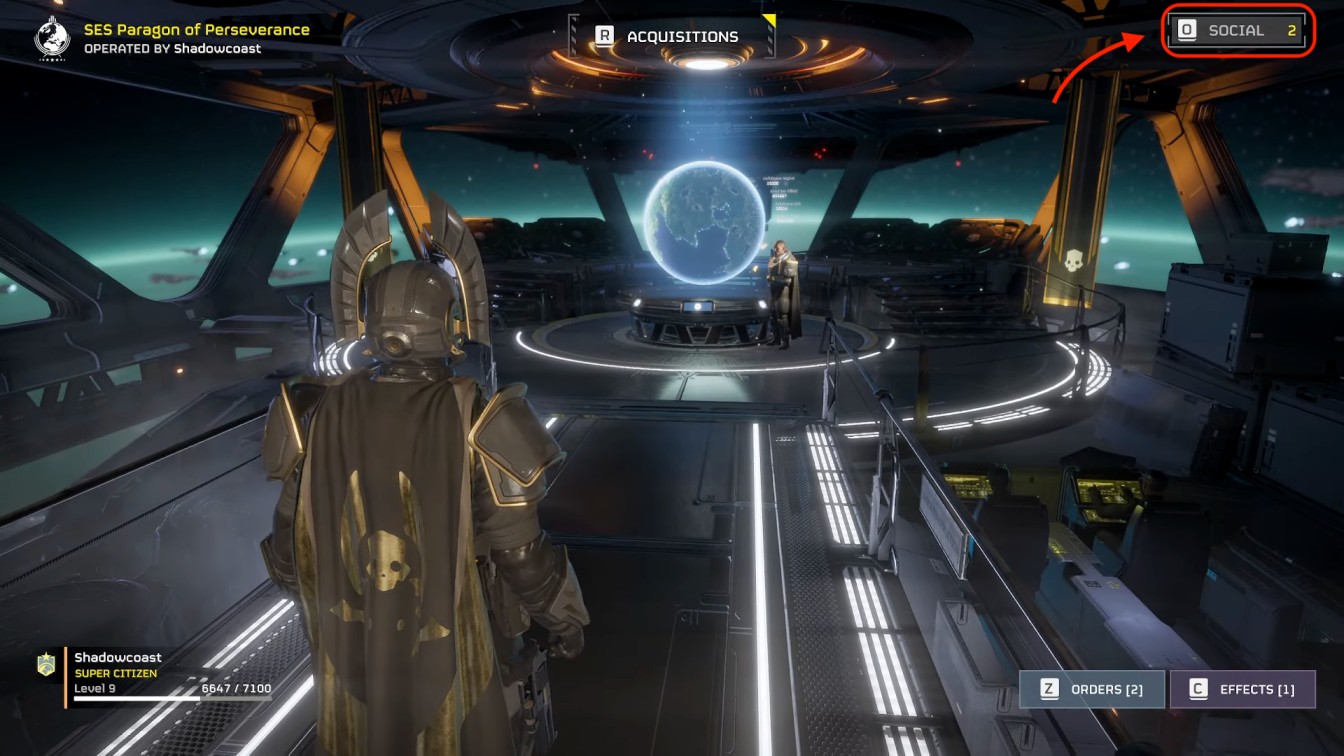Show the active Effects
1344x756 pixels.
point(1243,689)
